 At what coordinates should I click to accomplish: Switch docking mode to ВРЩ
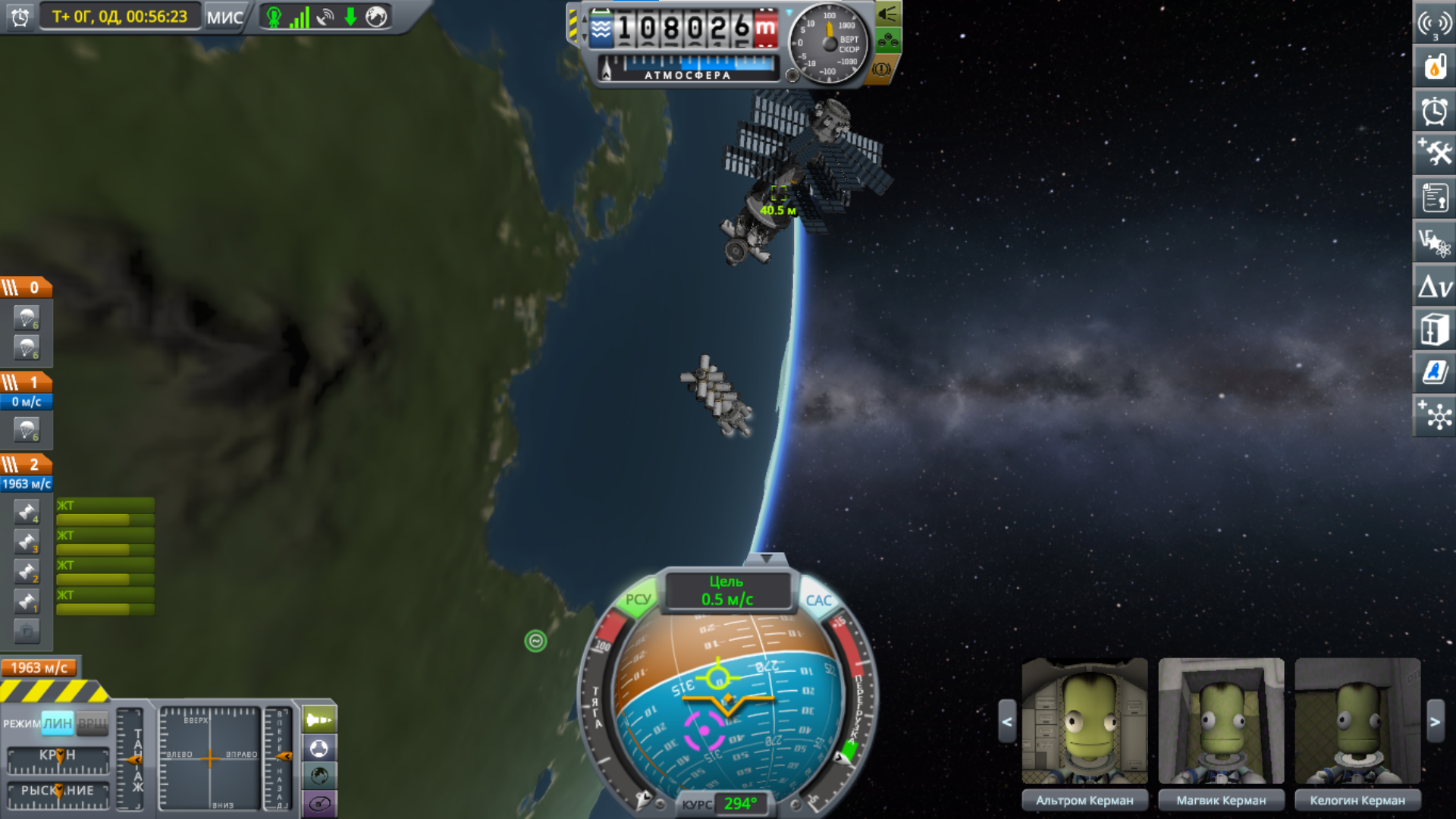tap(93, 723)
